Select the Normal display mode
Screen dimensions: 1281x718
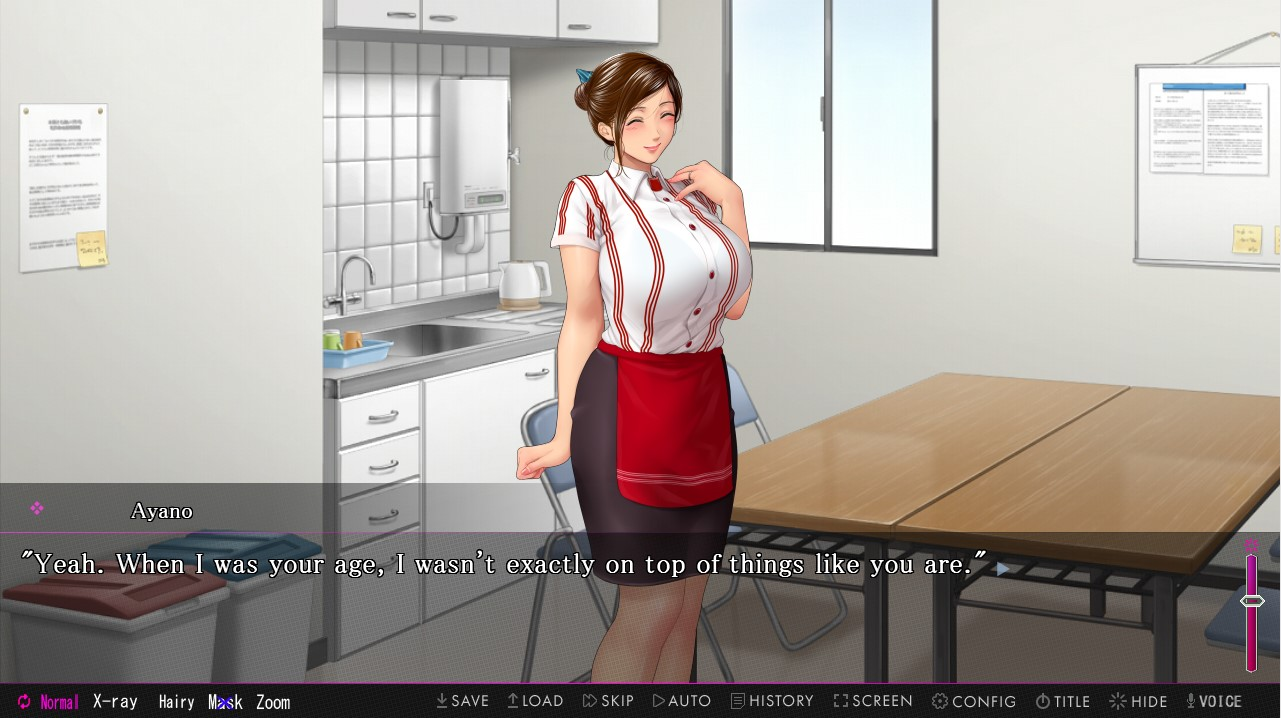point(48,702)
